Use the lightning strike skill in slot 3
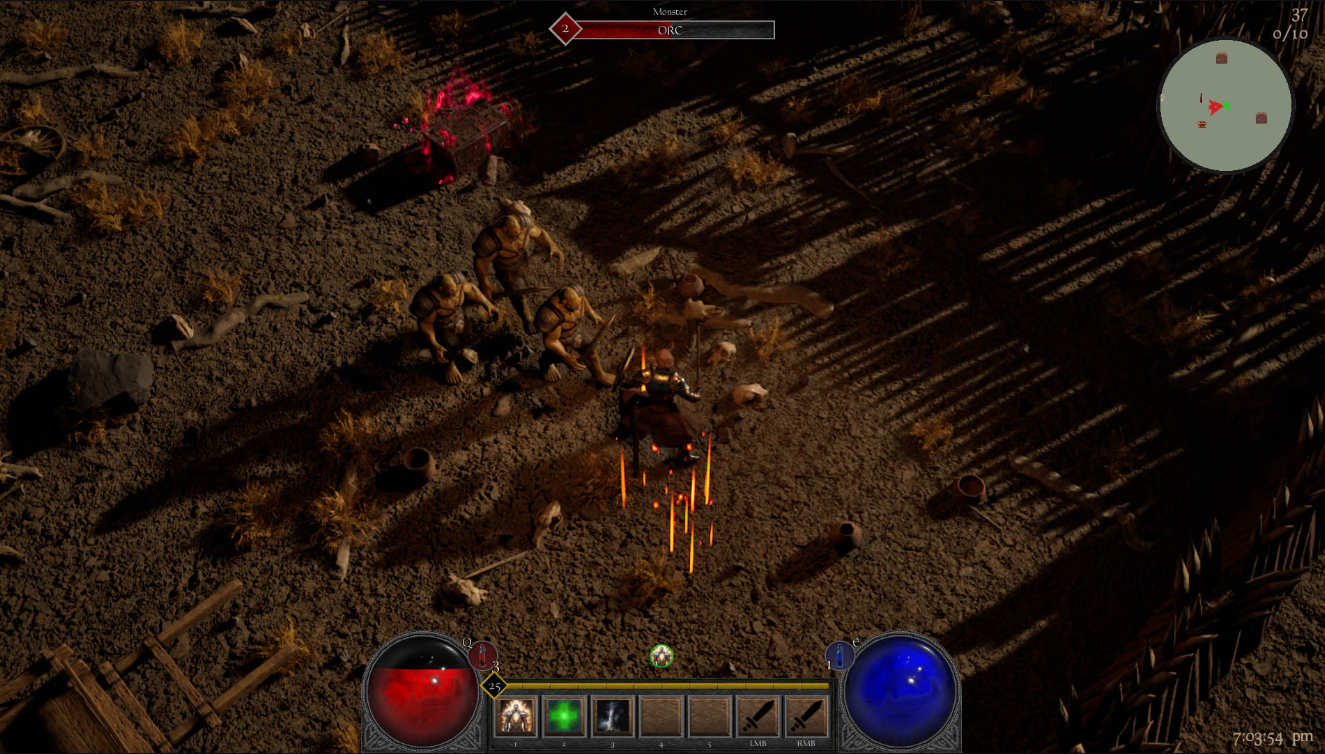This screenshot has height=754, width=1325. coord(613,716)
